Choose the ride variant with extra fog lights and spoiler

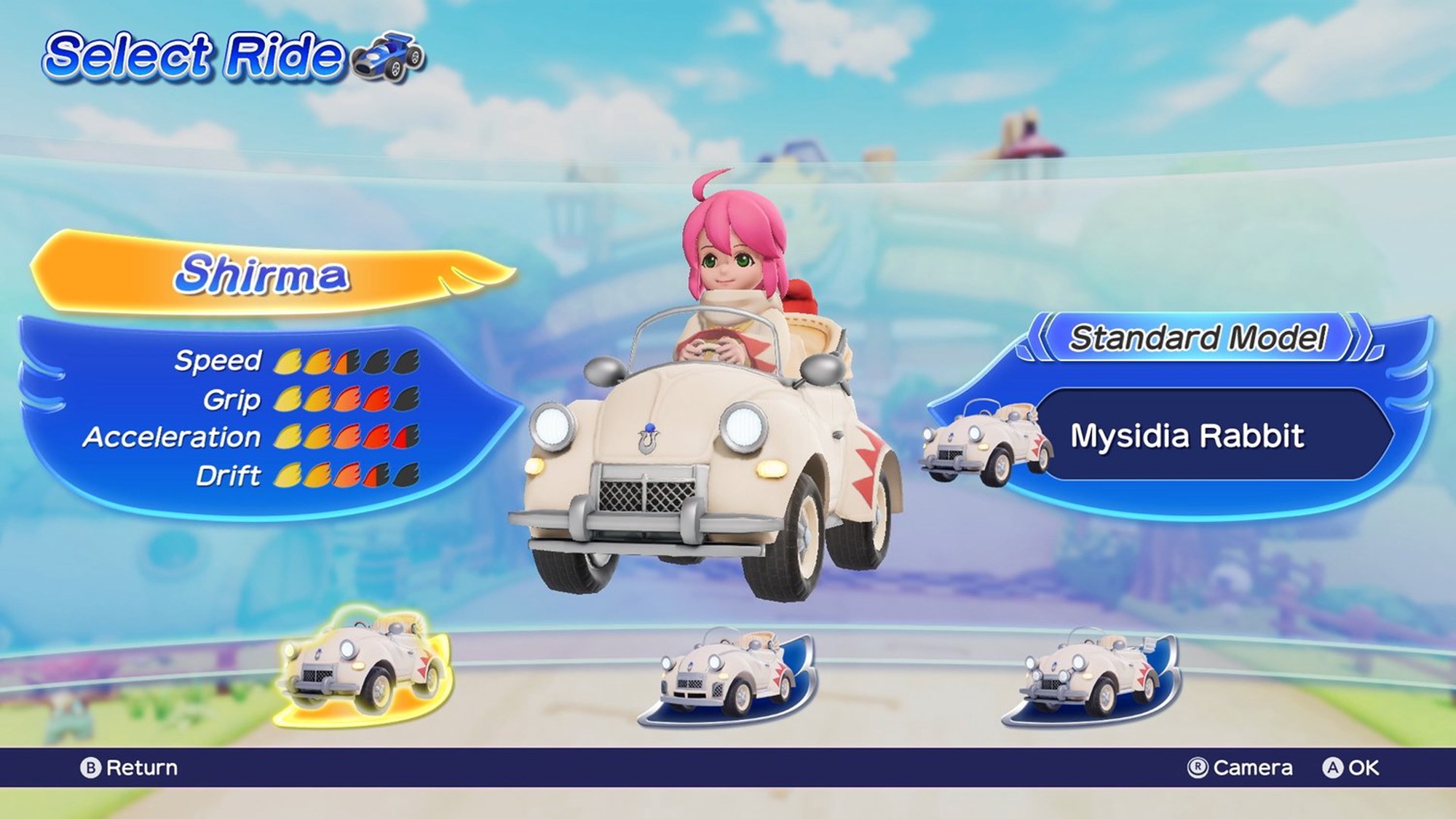click(x=1091, y=677)
